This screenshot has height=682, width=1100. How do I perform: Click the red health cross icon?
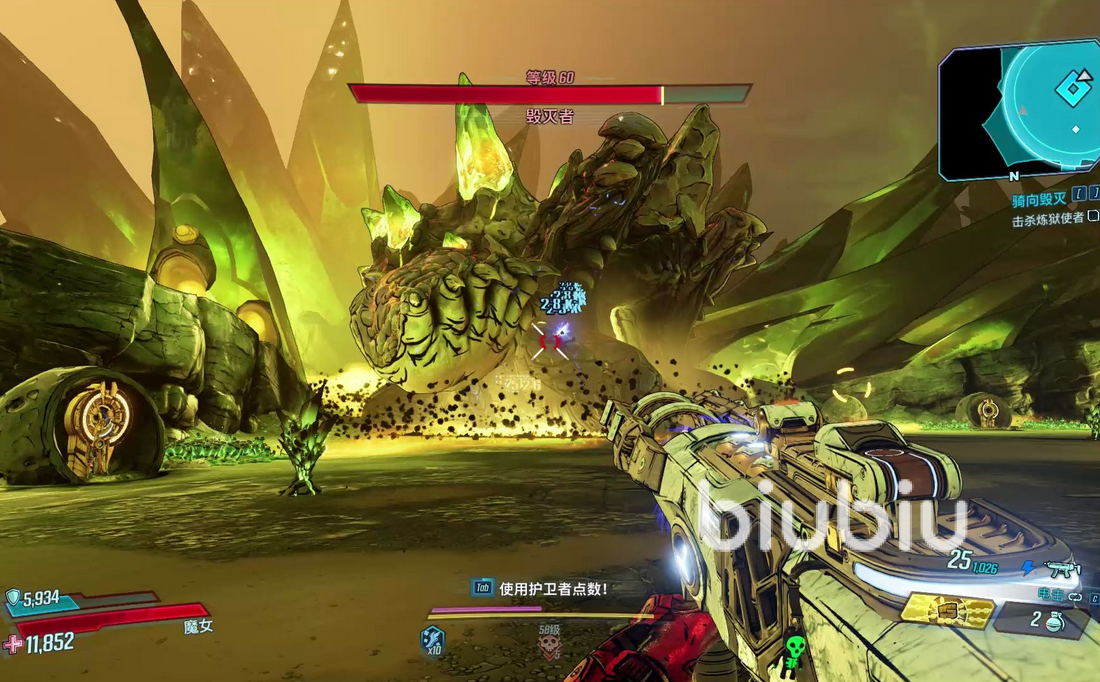(13, 644)
